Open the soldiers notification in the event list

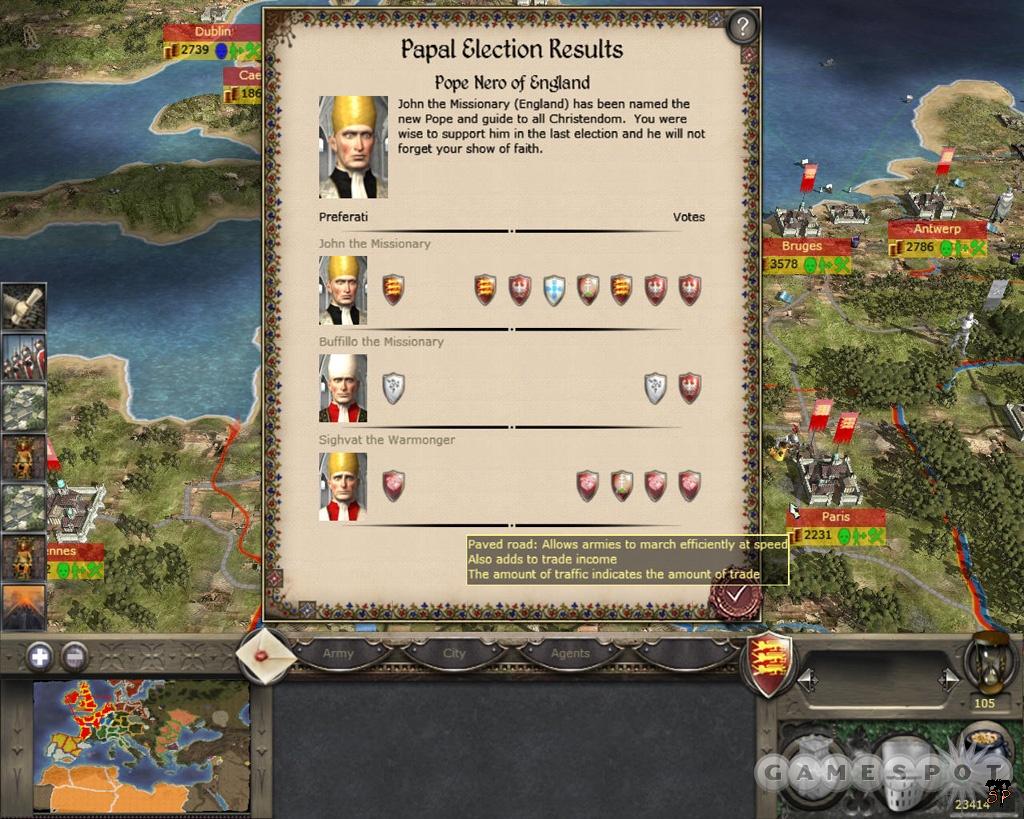click(23, 356)
